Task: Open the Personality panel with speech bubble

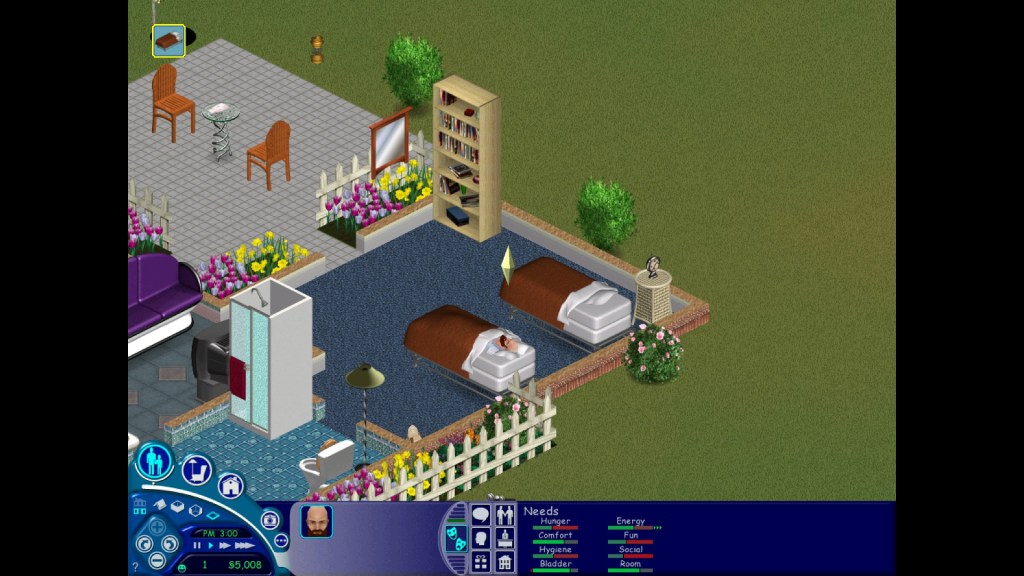Action: (x=481, y=516)
